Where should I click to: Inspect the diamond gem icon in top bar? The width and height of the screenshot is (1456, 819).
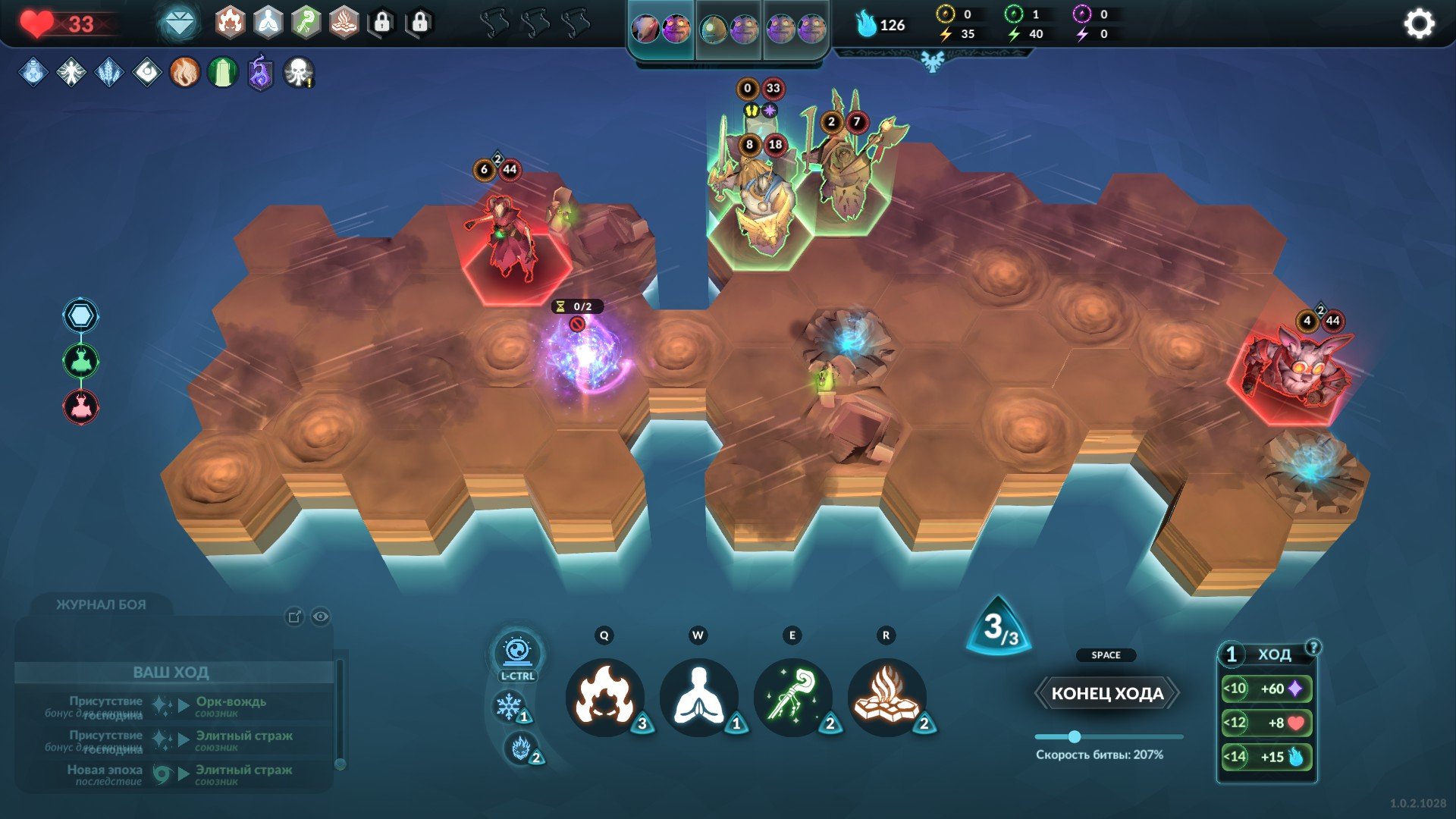(179, 24)
